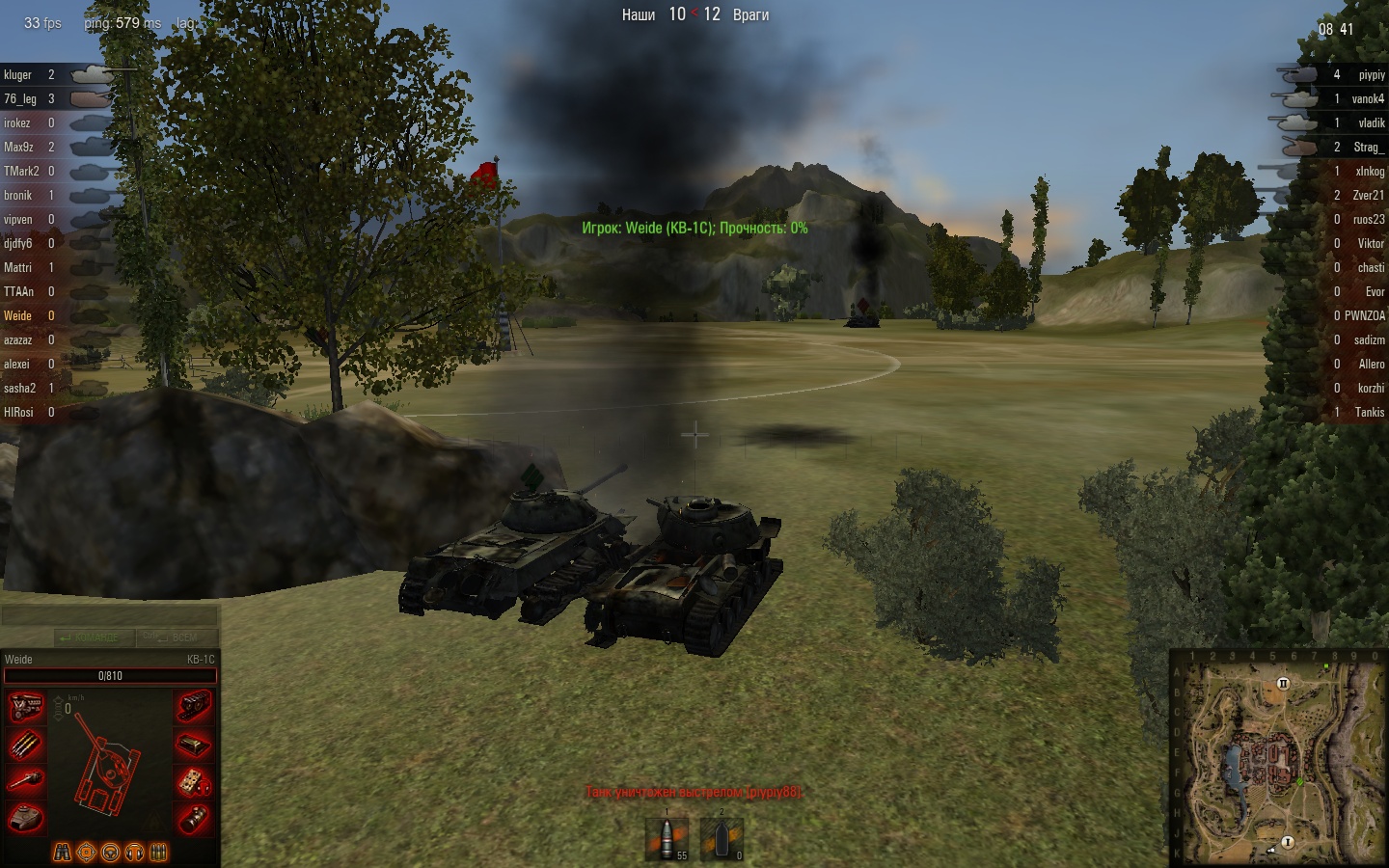Click the minimap
The image size is (1389, 868).
(x=1278, y=758)
